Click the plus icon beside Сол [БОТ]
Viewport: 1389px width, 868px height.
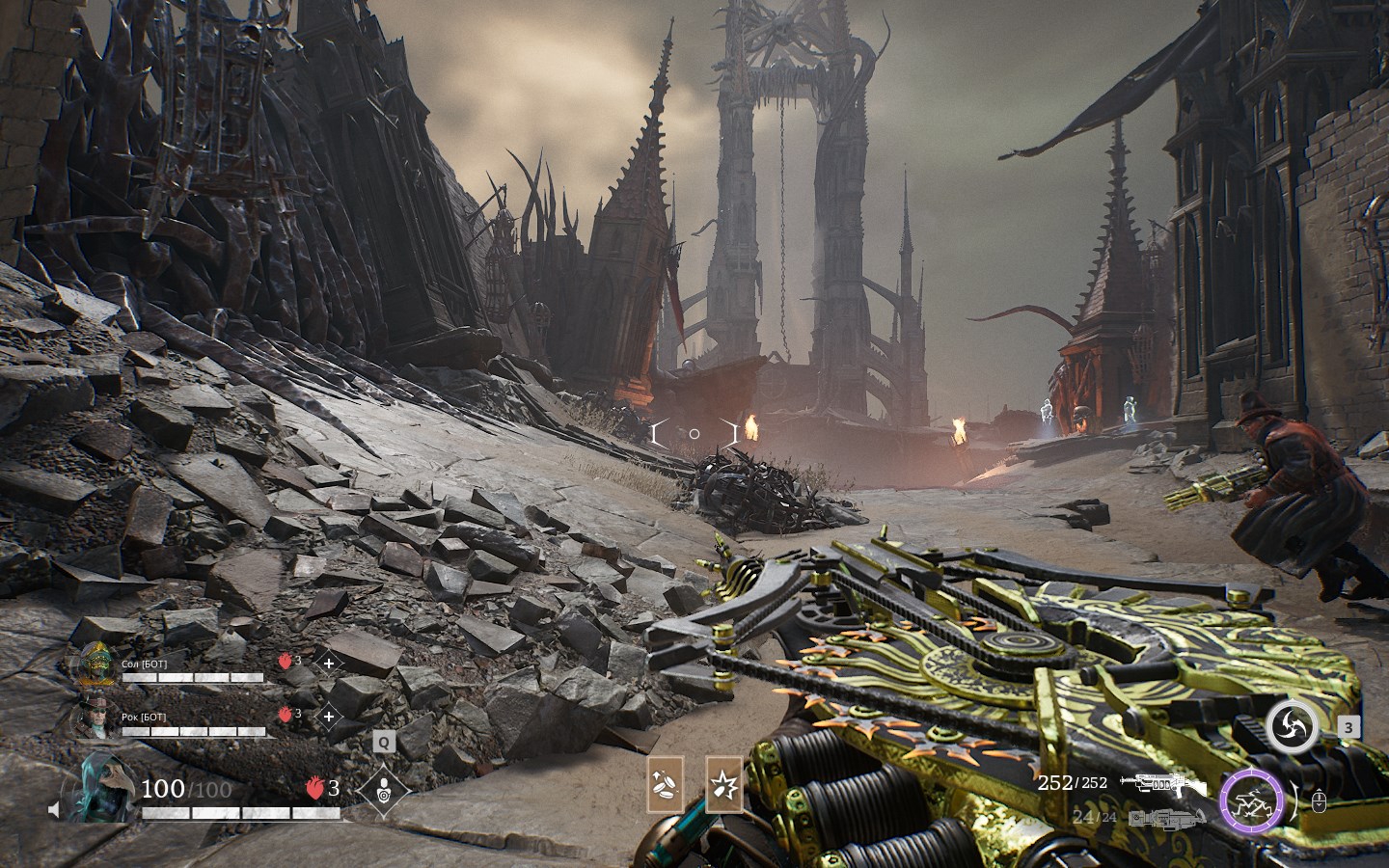[329, 663]
